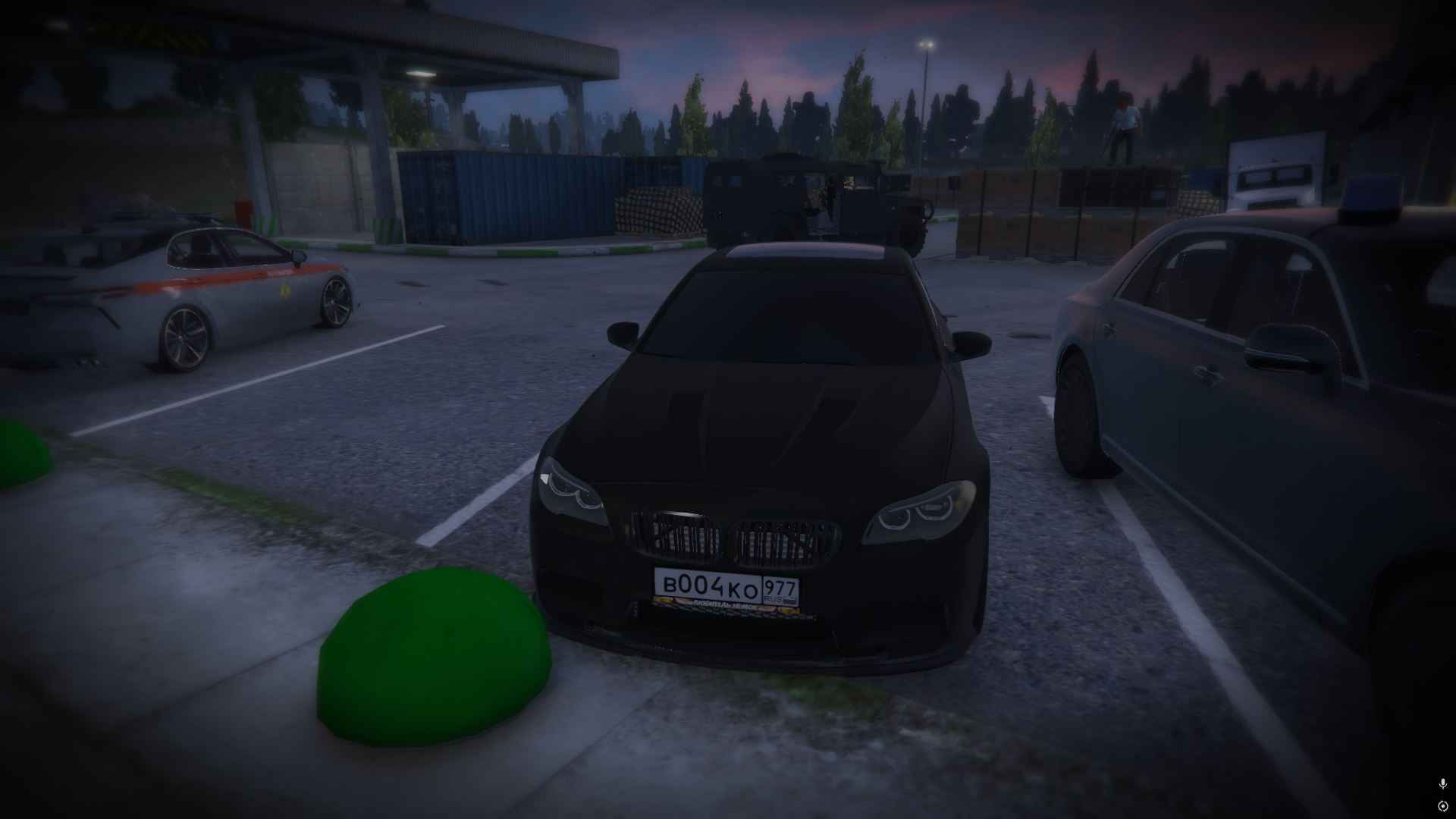
Task: Click the circular record indicator icon
Action: (1442, 805)
